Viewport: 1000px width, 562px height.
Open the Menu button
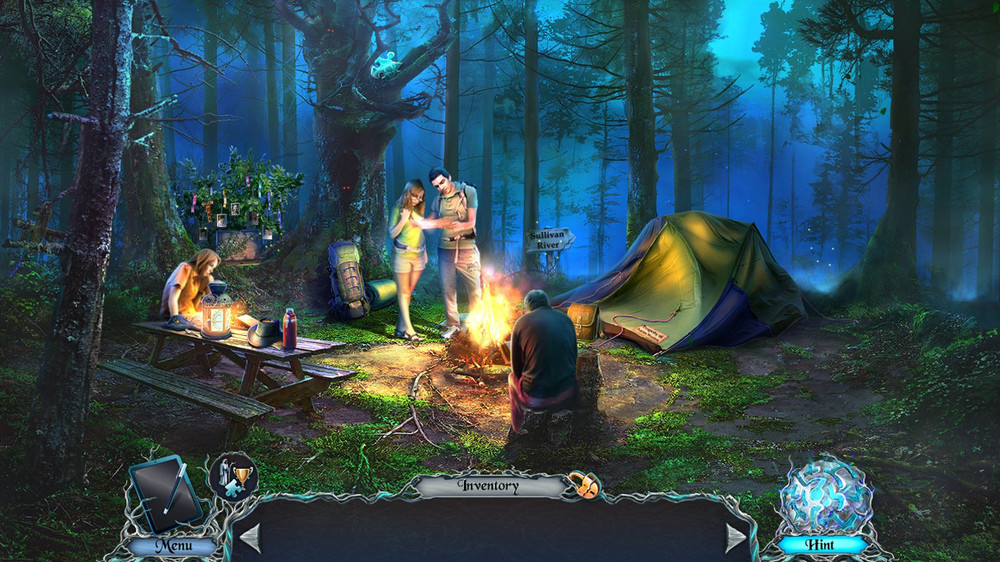(x=172, y=546)
